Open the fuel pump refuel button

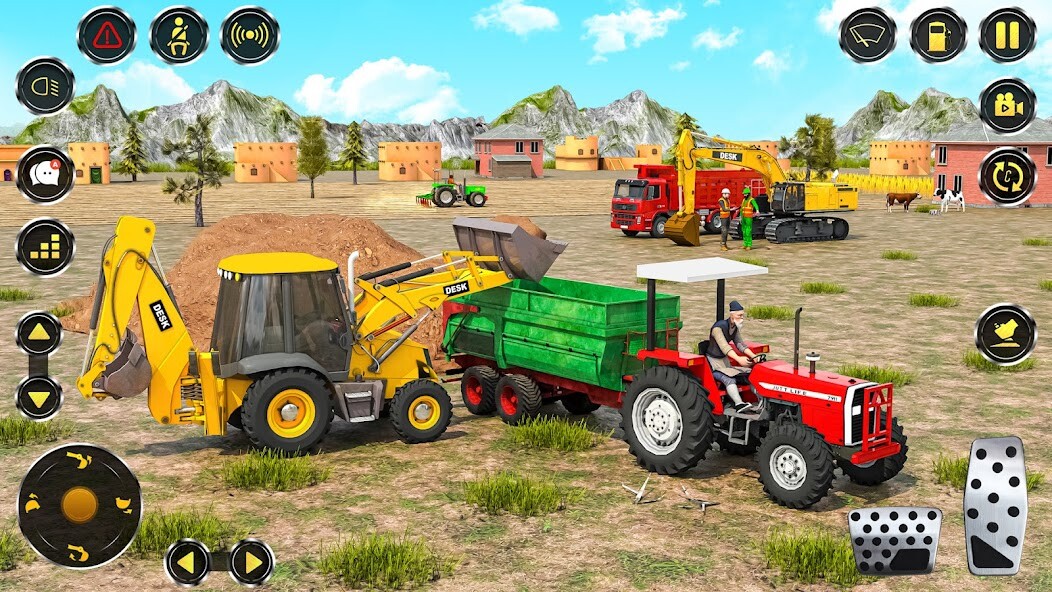[x=938, y=36]
